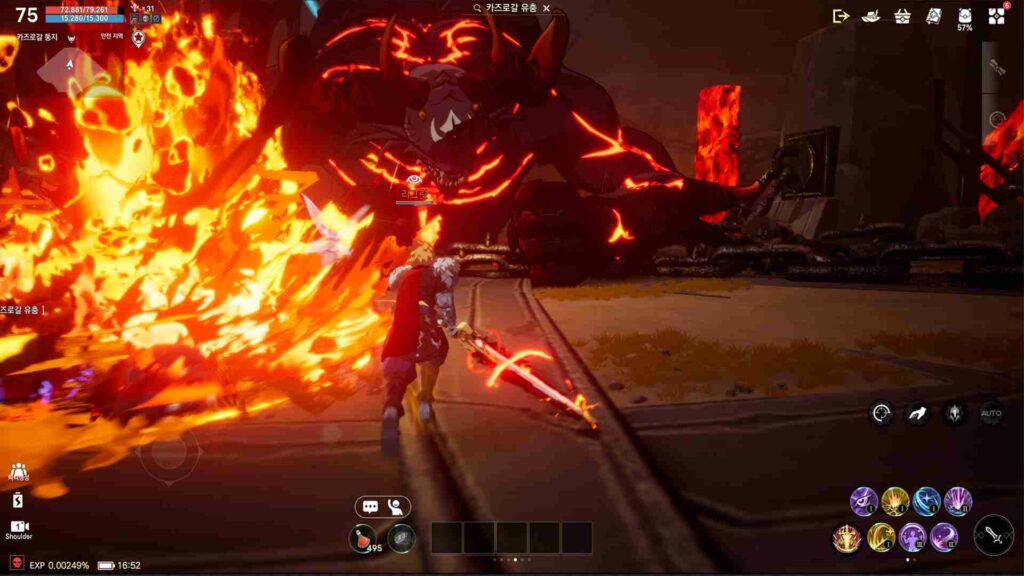Image resolution: width=1024 pixels, height=576 pixels.
Task: Use the blue sparkle slash skill
Action: pyautogui.click(x=926, y=500)
